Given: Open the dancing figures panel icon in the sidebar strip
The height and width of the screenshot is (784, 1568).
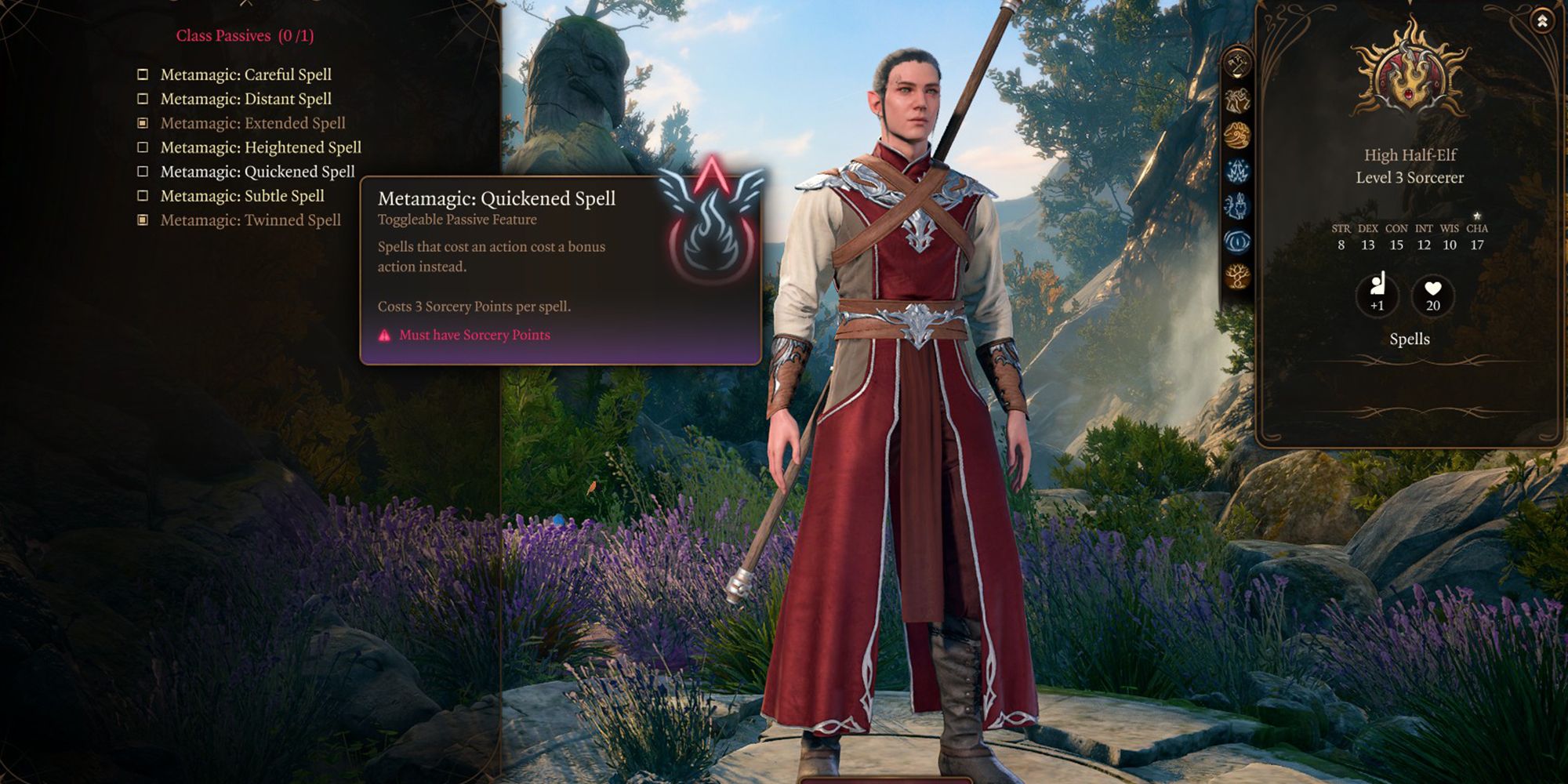Looking at the screenshot, I should point(1236,100).
